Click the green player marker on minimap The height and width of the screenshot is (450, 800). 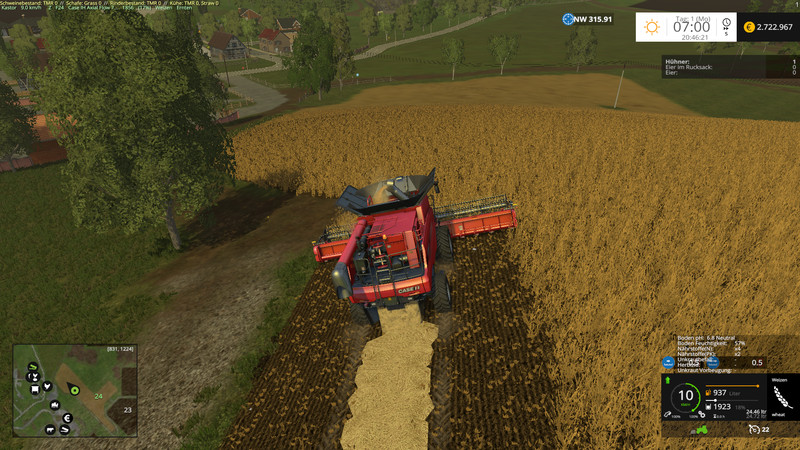tap(74, 390)
